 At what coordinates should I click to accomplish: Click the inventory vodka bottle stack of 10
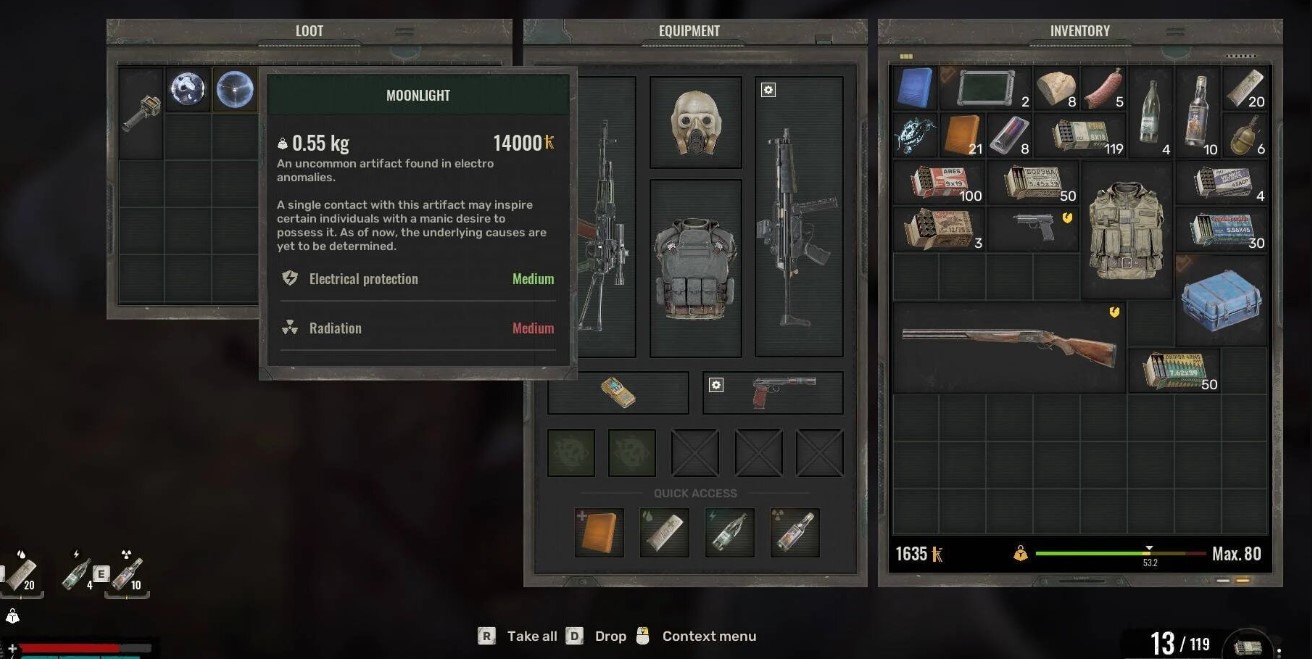click(x=1196, y=112)
